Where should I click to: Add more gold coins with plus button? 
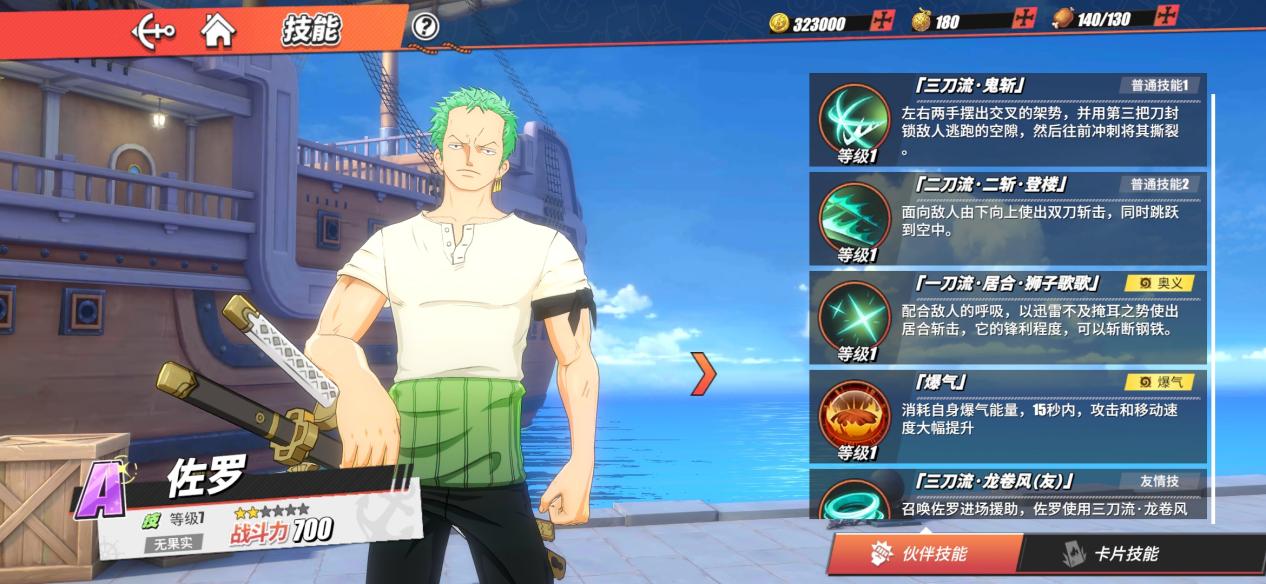pyautogui.click(x=882, y=20)
